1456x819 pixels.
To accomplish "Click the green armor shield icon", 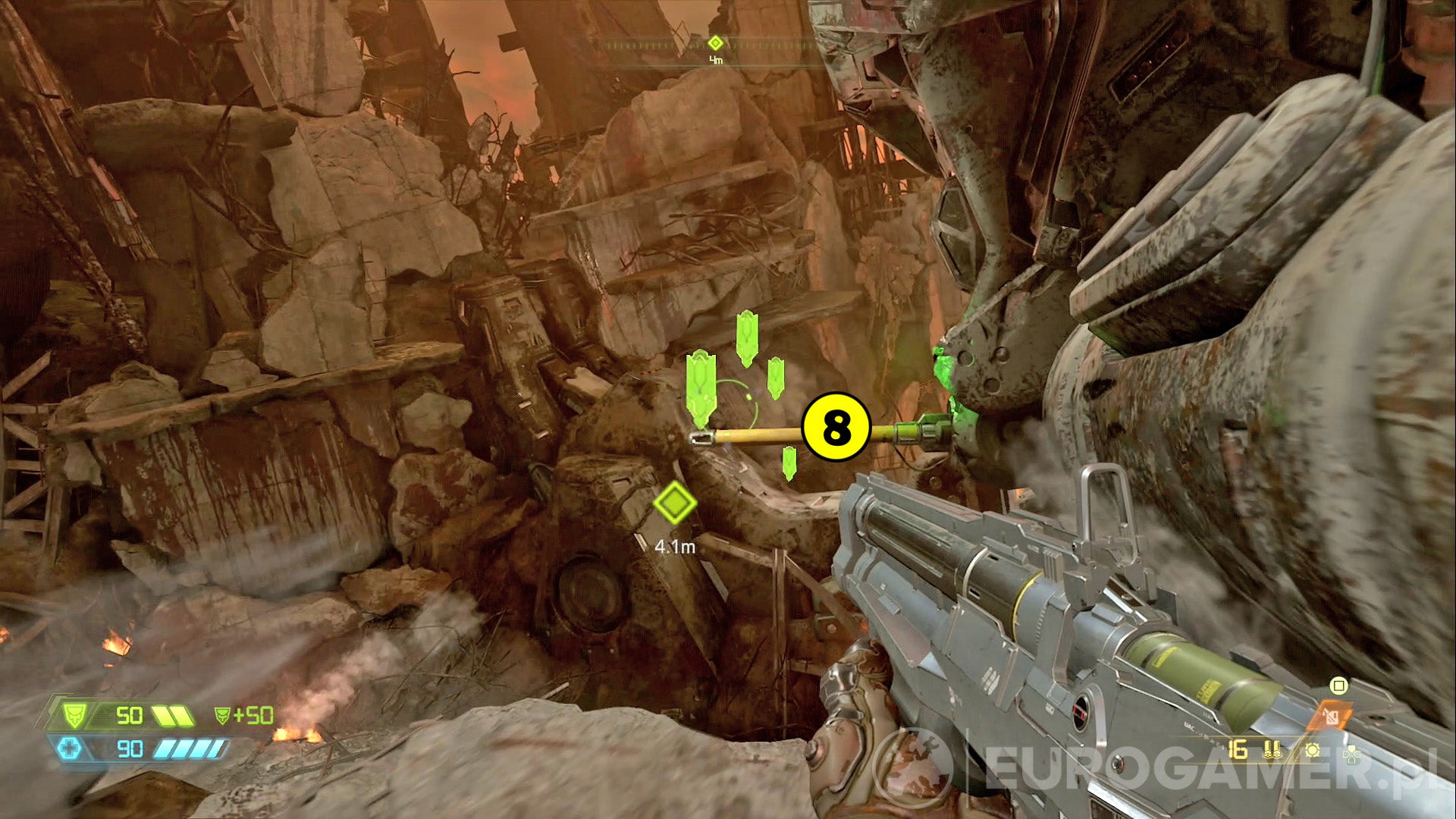I will (x=74, y=716).
